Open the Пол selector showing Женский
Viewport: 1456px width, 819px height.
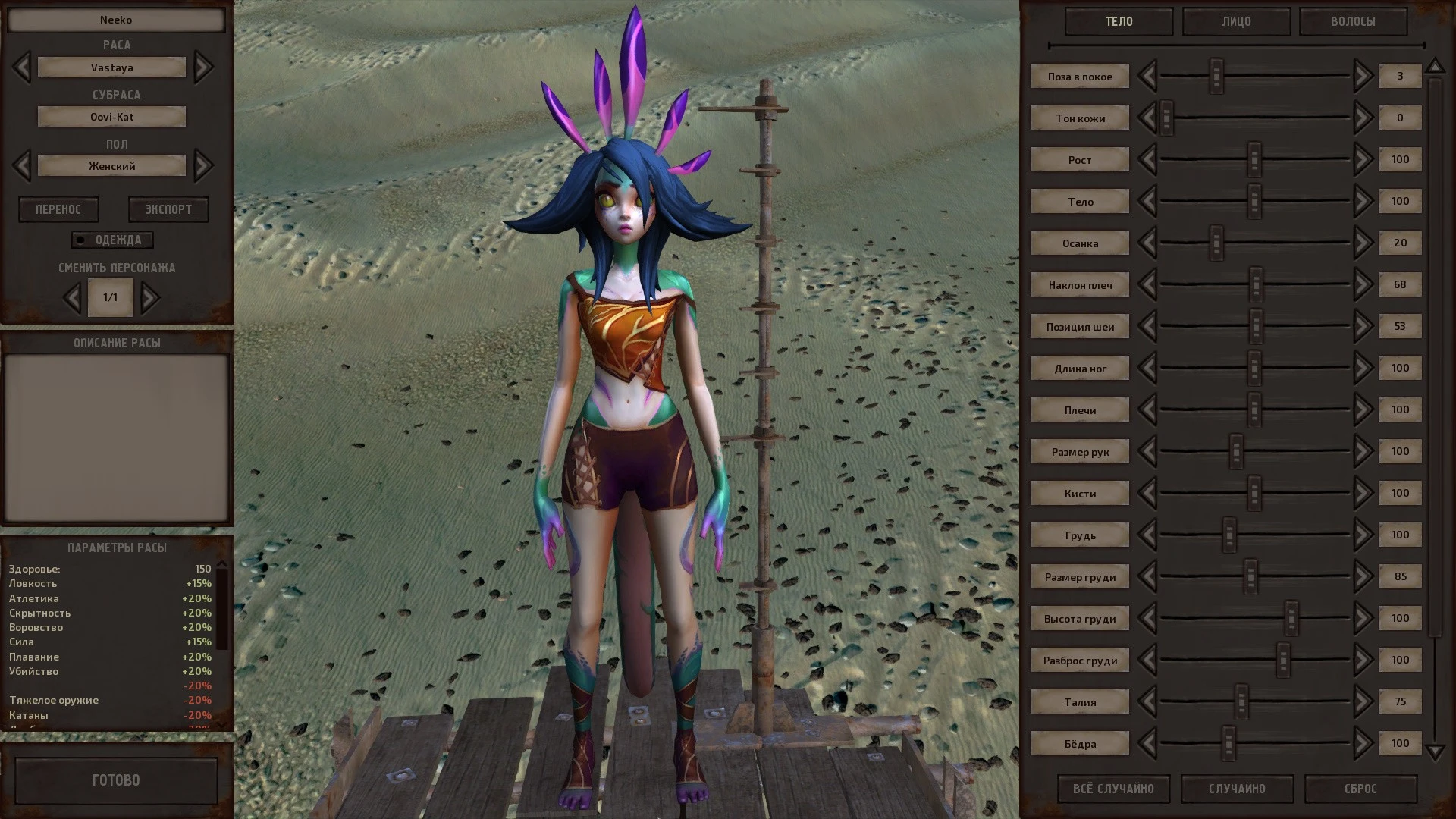(111, 165)
